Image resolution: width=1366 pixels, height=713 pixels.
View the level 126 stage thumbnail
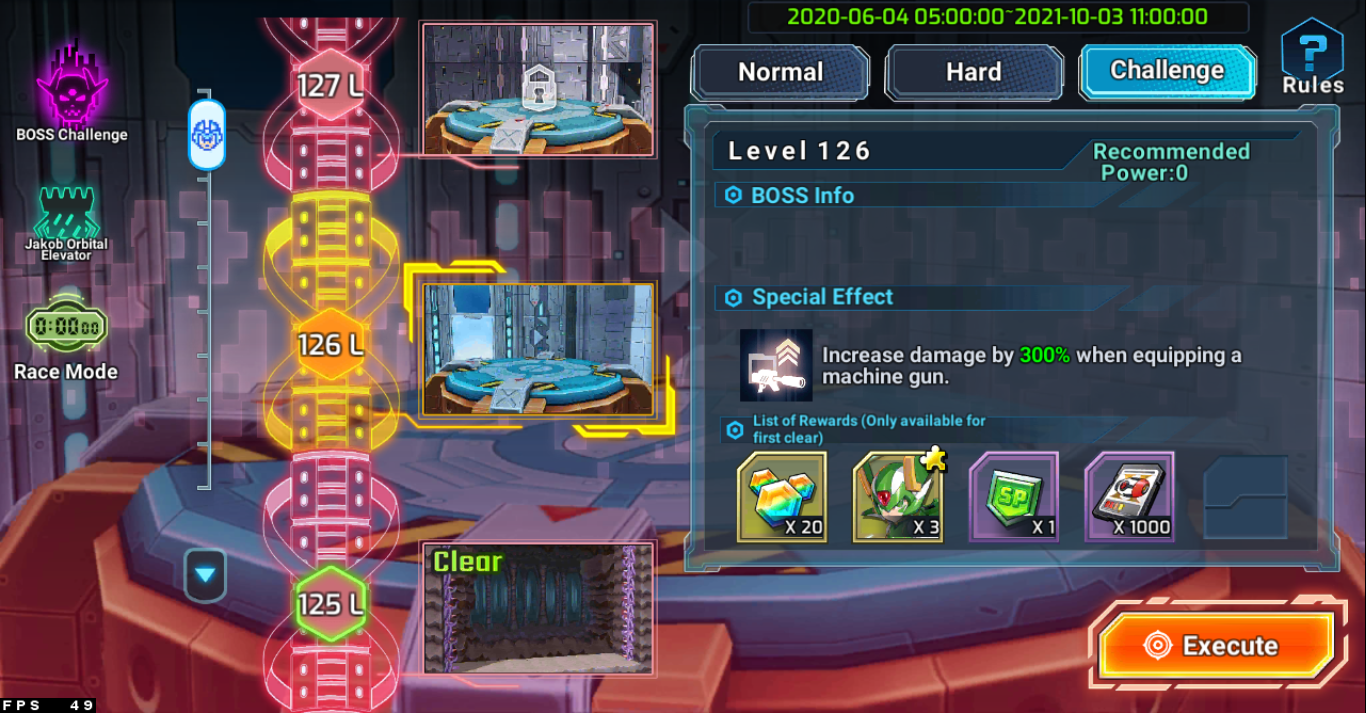click(x=538, y=350)
